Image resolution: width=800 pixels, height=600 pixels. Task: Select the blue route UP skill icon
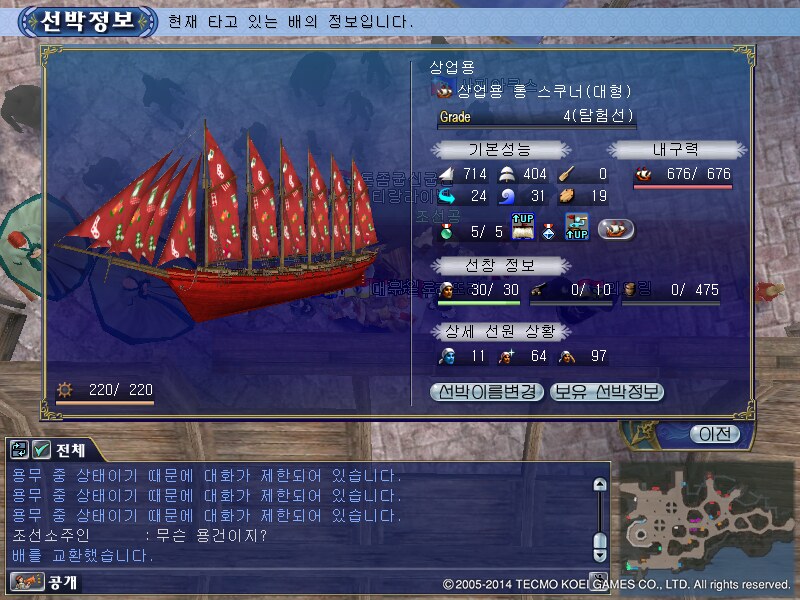click(x=577, y=229)
